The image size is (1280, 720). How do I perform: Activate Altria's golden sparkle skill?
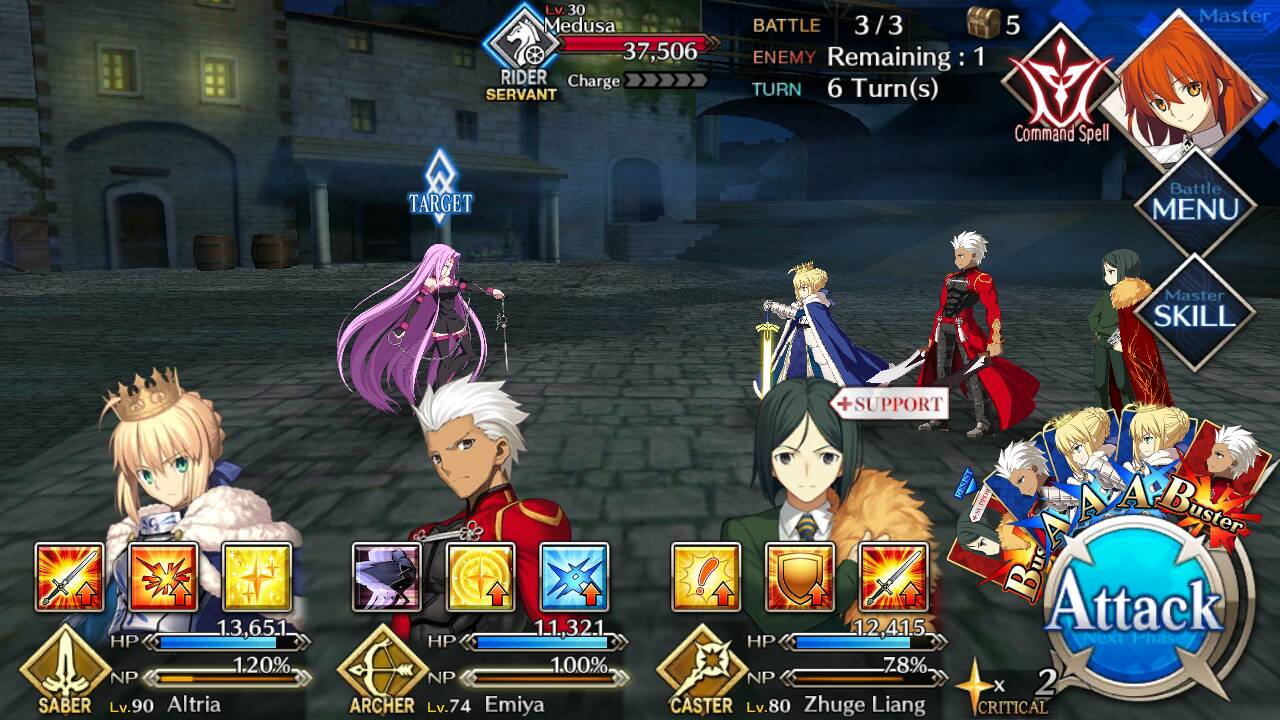pyautogui.click(x=257, y=577)
